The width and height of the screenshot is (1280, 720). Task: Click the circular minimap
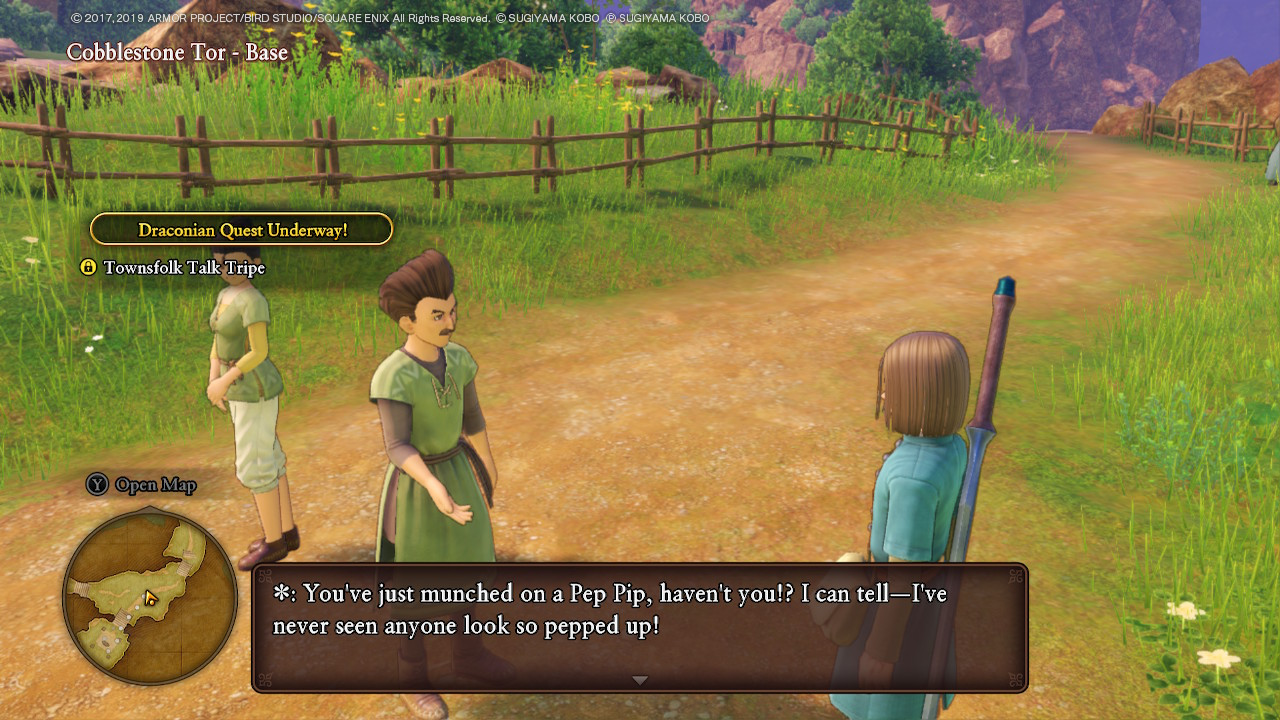point(150,597)
